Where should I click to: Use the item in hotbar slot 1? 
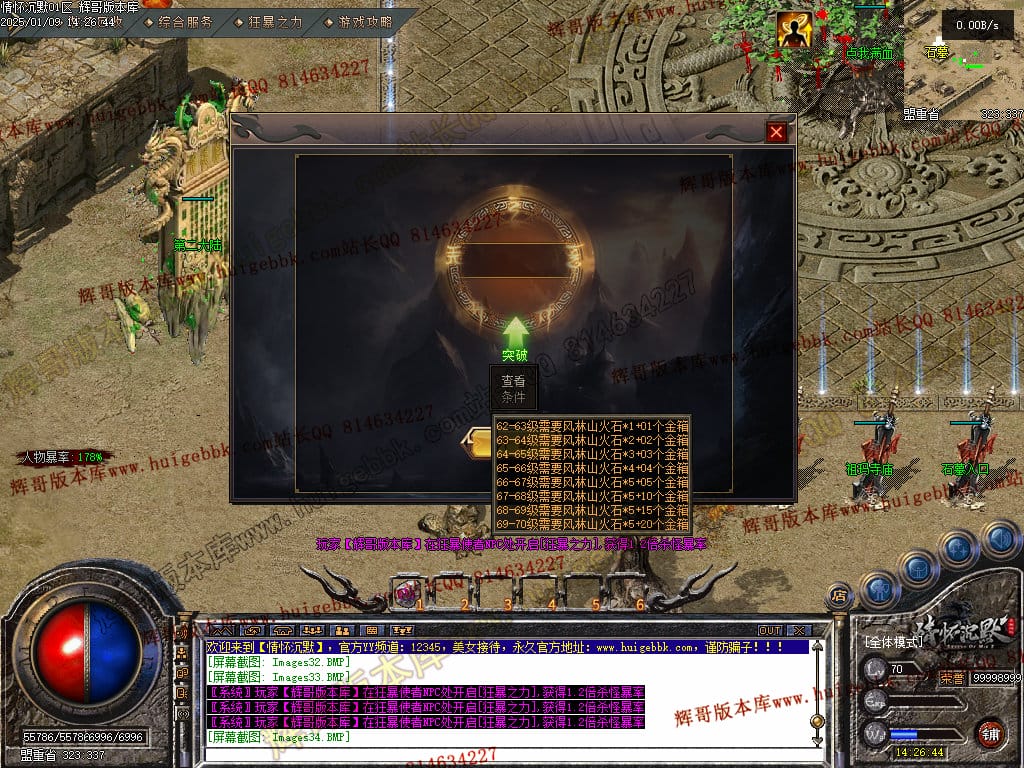pyautogui.click(x=408, y=592)
